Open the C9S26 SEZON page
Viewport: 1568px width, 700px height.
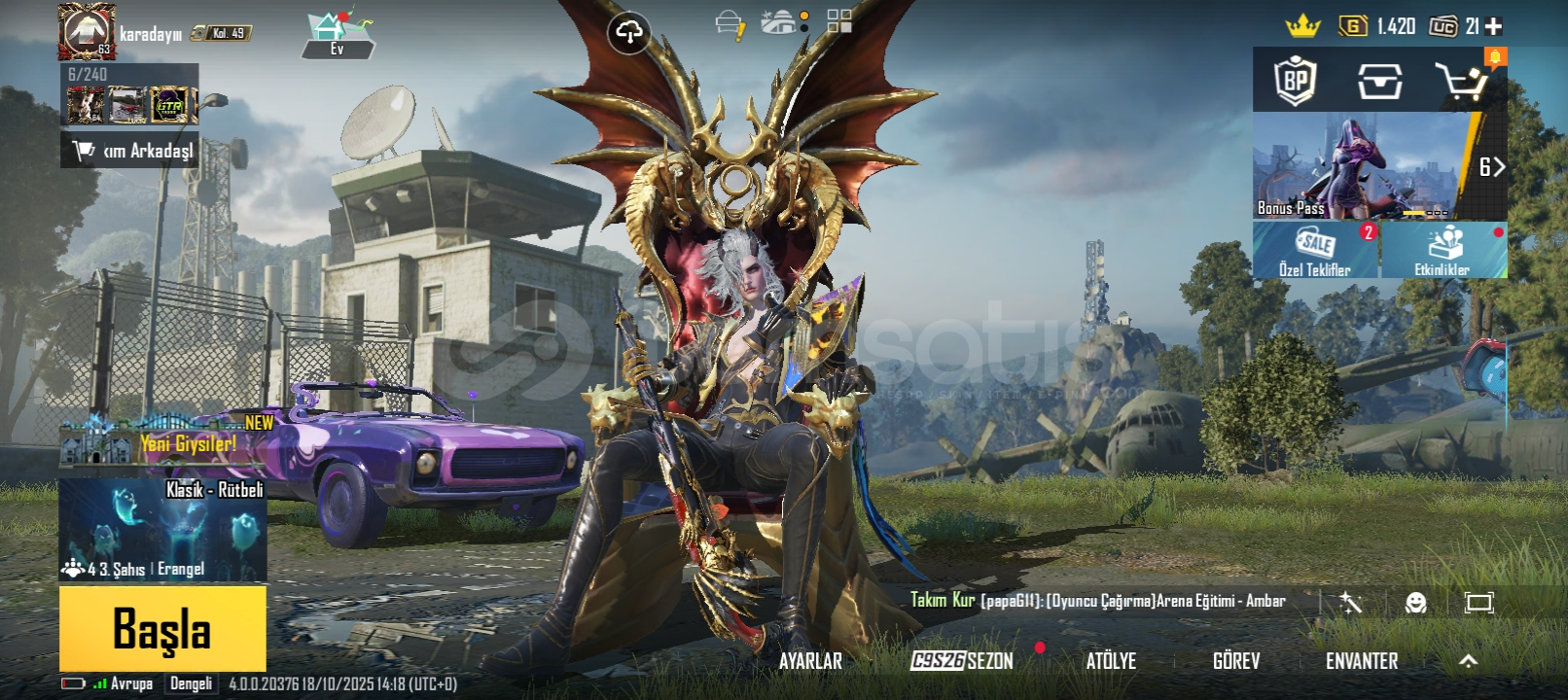pyautogui.click(x=962, y=661)
